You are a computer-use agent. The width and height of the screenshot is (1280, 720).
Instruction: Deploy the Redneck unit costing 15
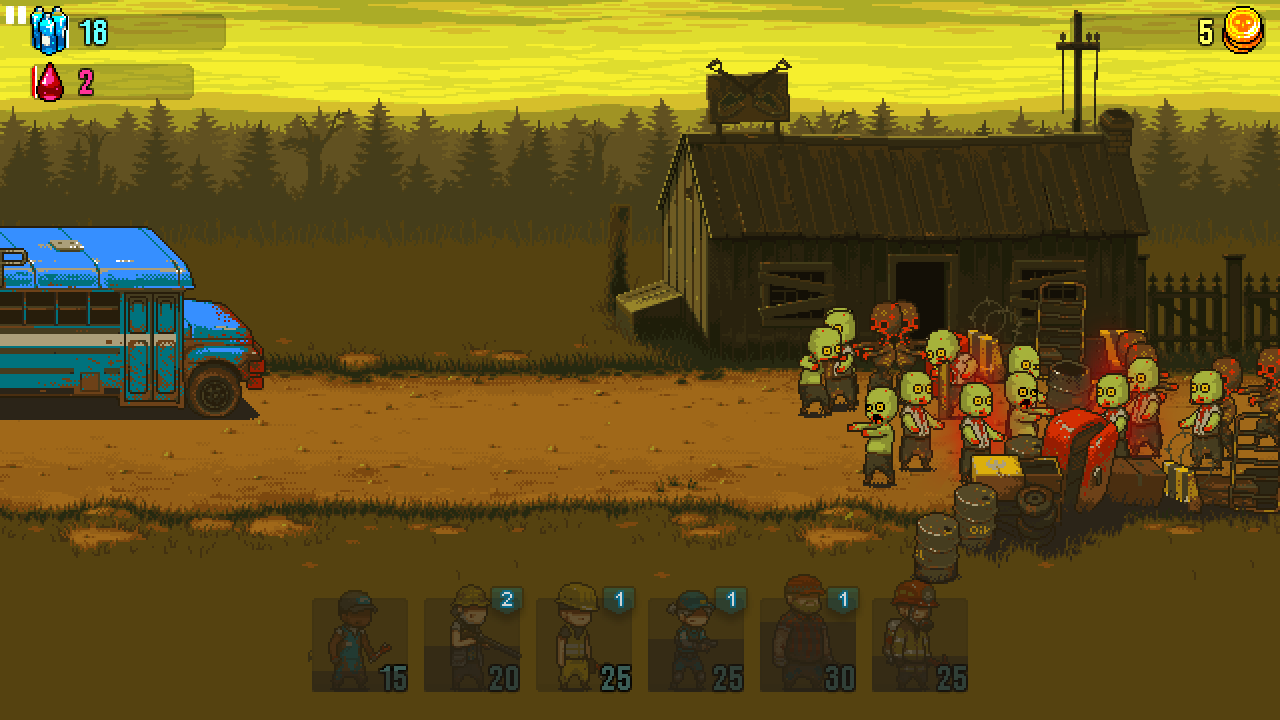pos(362,645)
